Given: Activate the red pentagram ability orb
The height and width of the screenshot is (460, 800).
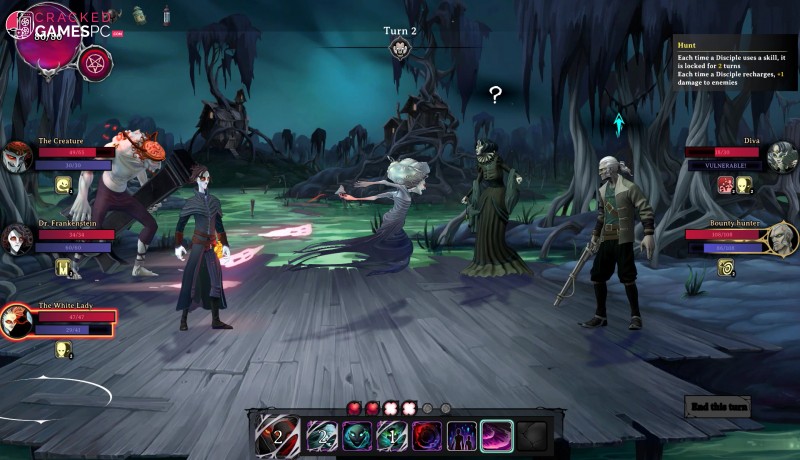Looking at the screenshot, I should click(95, 62).
